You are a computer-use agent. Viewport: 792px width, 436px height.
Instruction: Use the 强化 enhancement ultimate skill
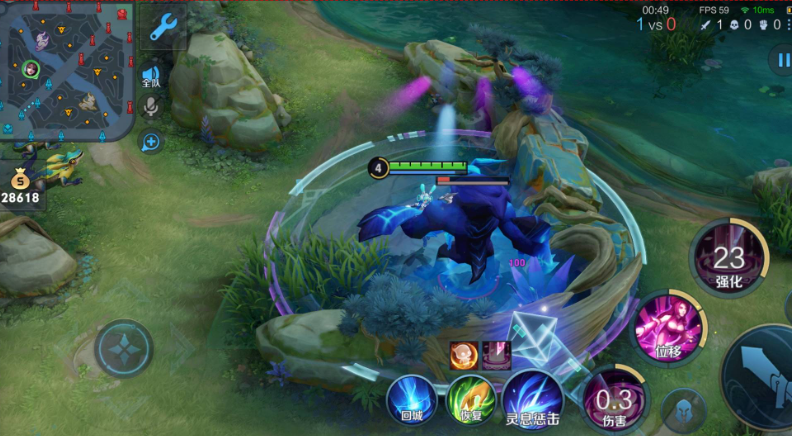[x=729, y=258]
